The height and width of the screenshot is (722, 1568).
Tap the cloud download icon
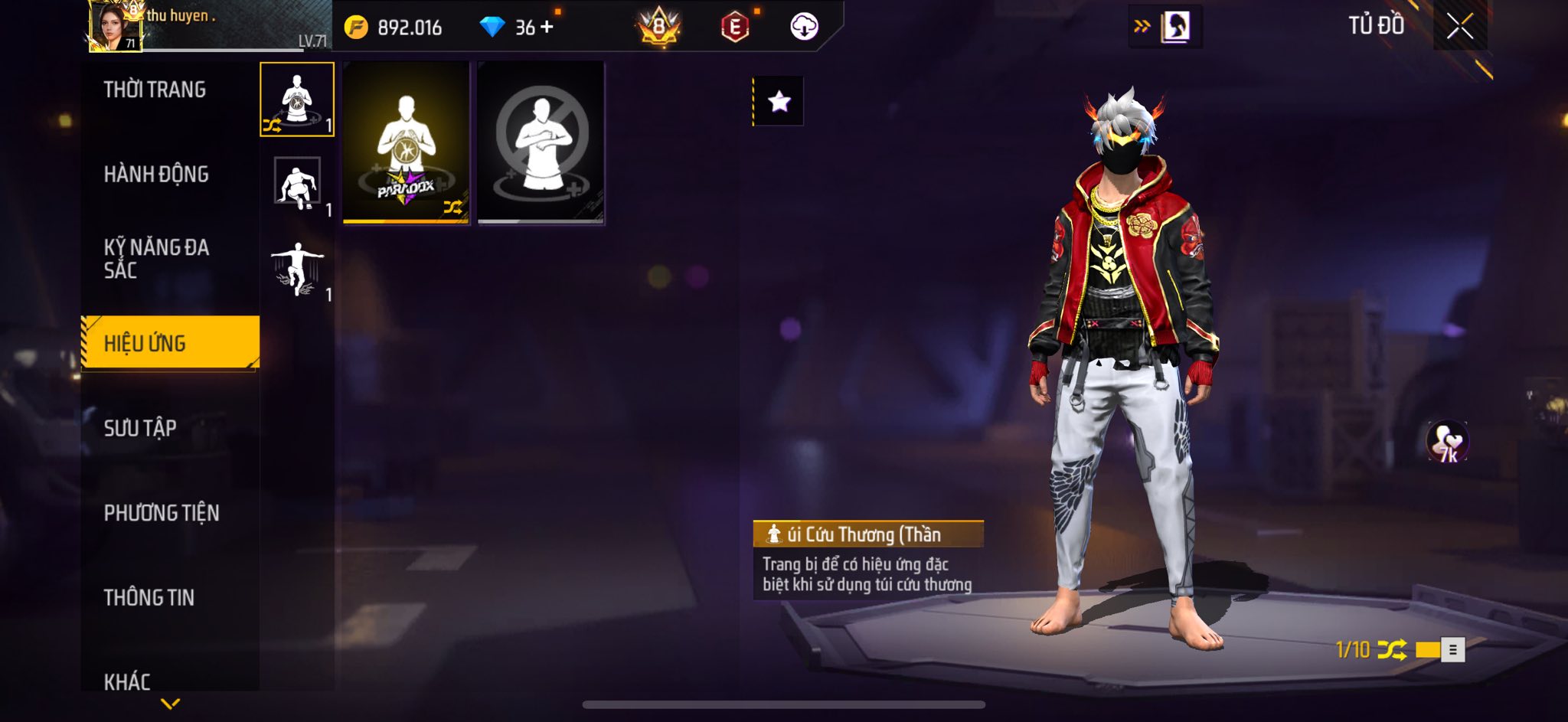click(804, 27)
